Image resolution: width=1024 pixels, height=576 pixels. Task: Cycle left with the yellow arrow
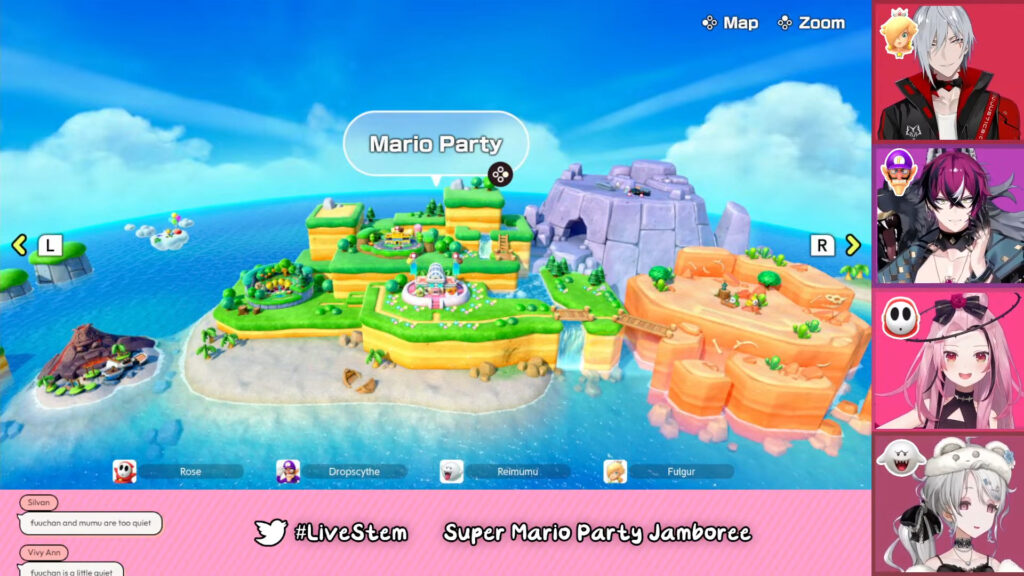(x=19, y=245)
